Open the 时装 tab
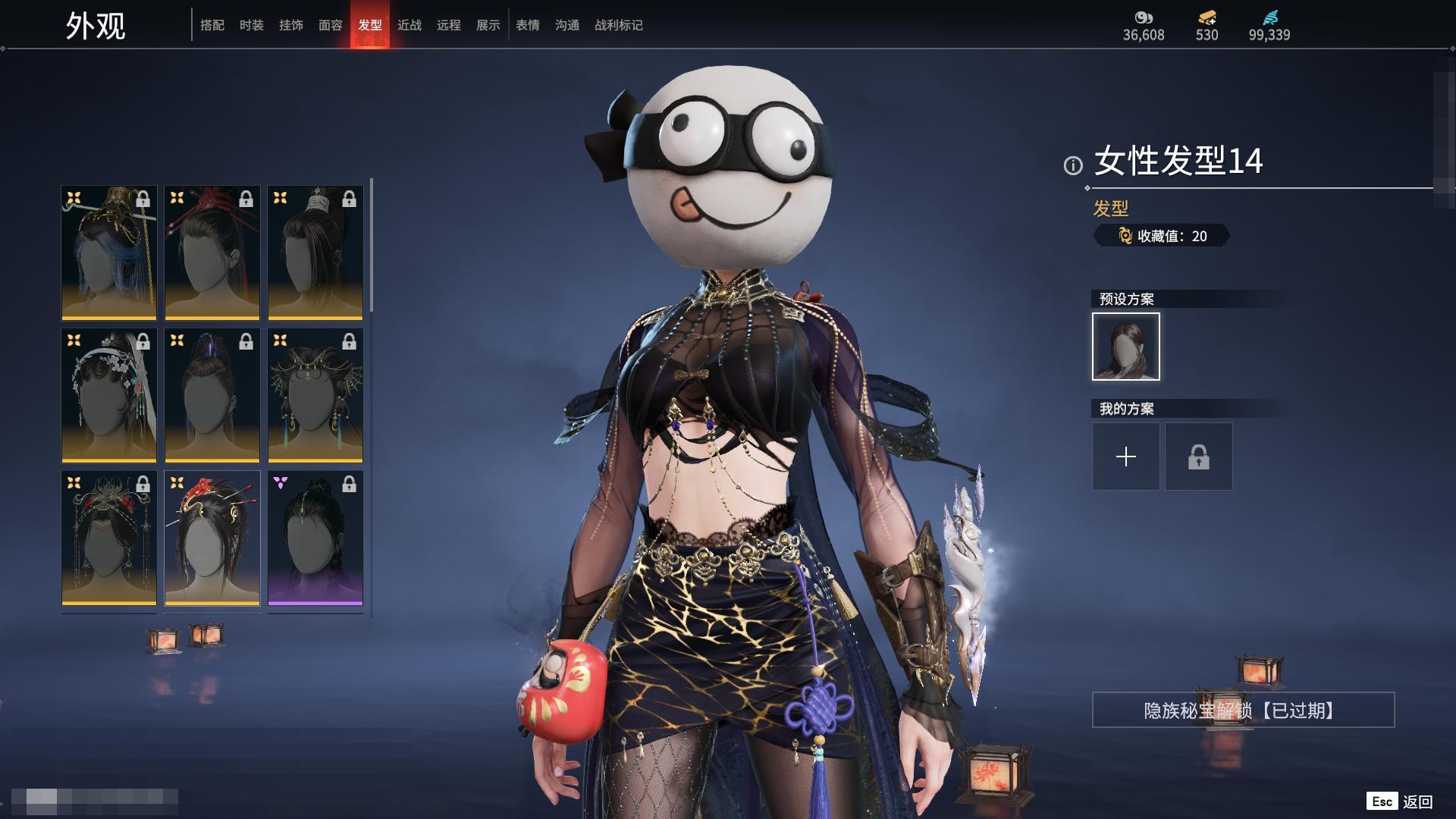This screenshot has height=819, width=1456. click(x=252, y=25)
